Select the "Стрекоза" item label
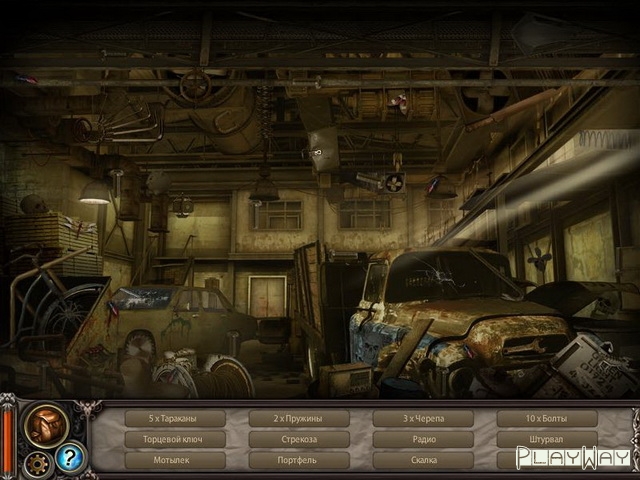 (x=299, y=439)
